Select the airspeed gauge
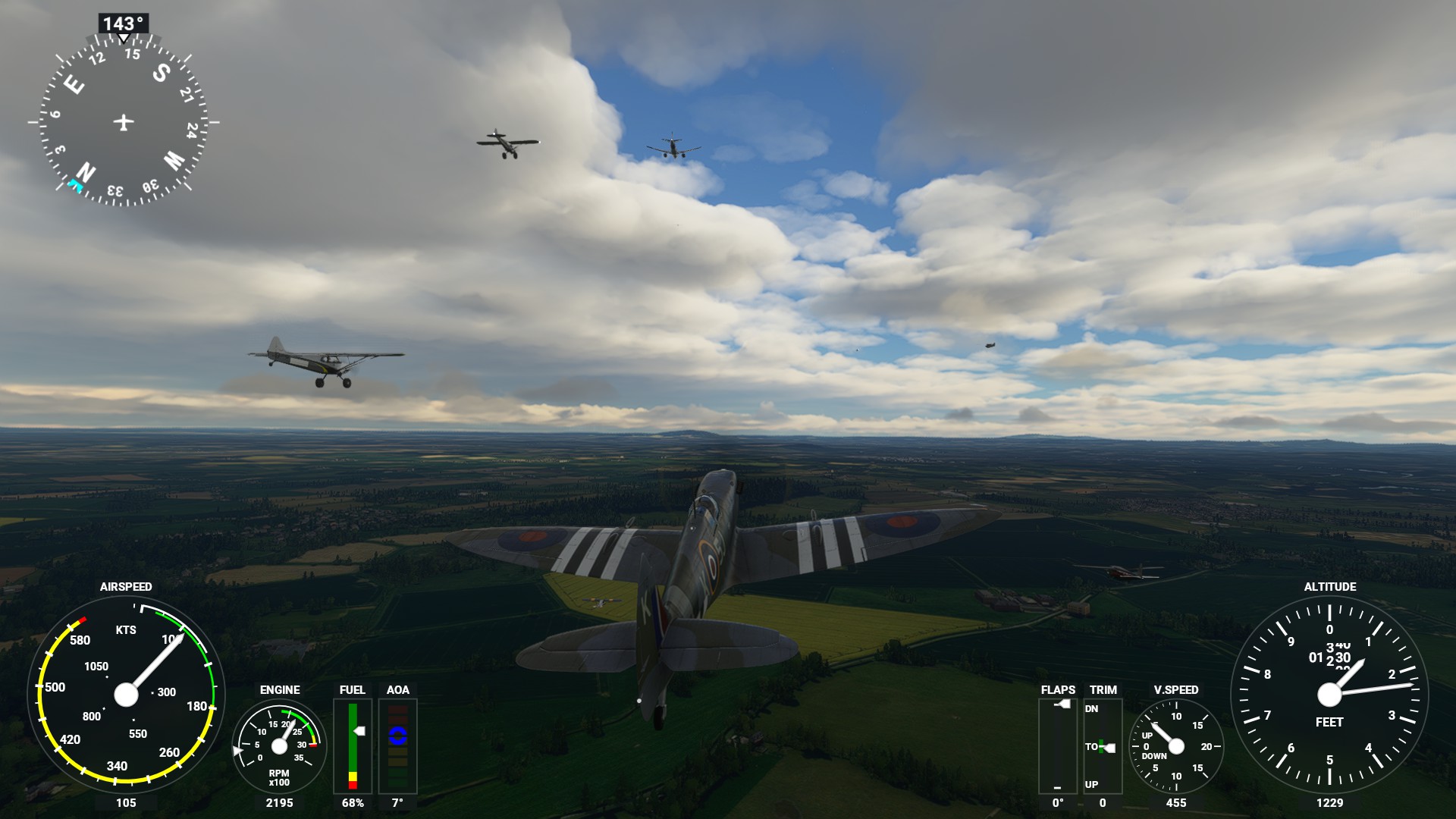The image size is (1456, 819). pyautogui.click(x=126, y=694)
